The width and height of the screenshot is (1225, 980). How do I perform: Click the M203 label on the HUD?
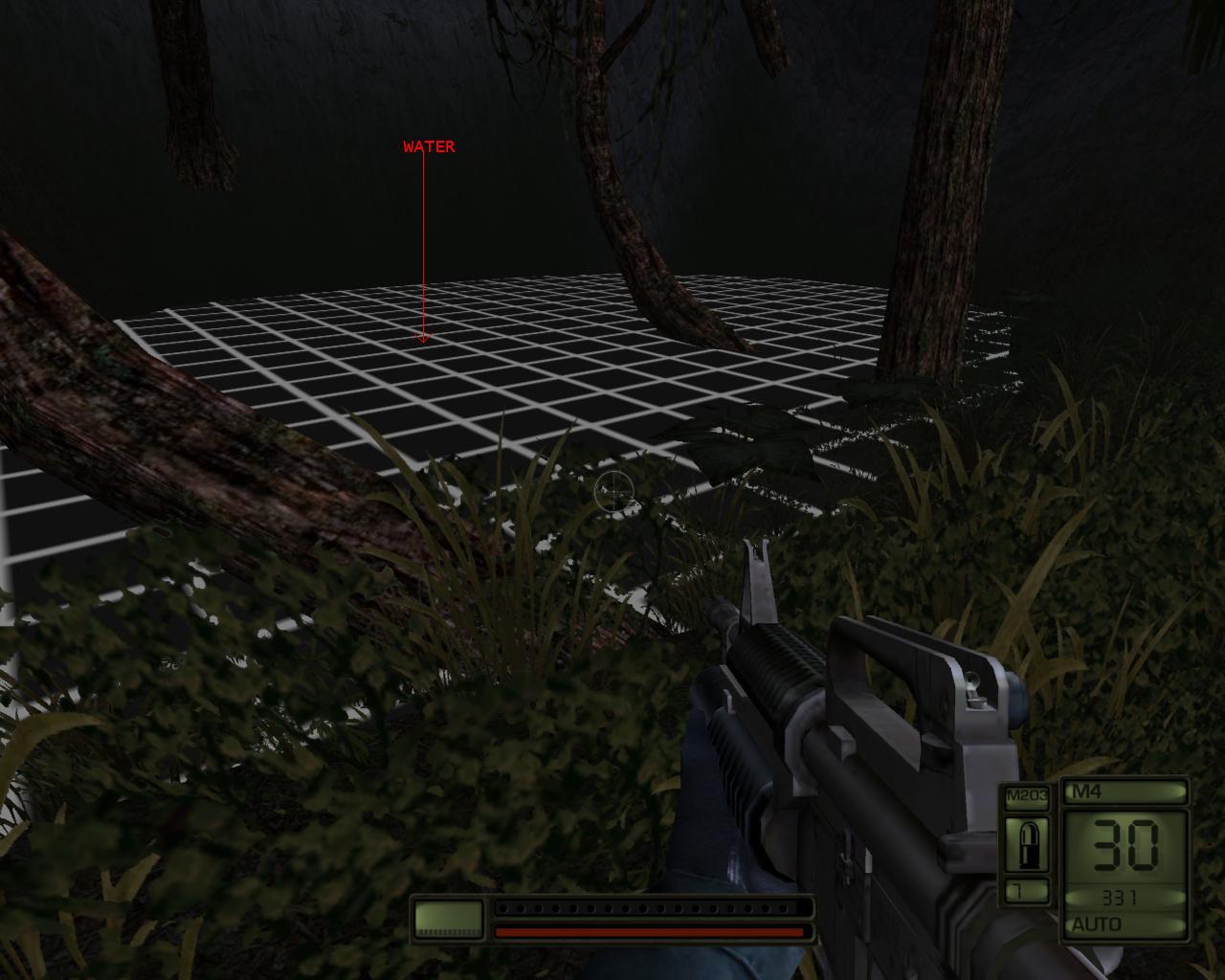tap(1026, 792)
